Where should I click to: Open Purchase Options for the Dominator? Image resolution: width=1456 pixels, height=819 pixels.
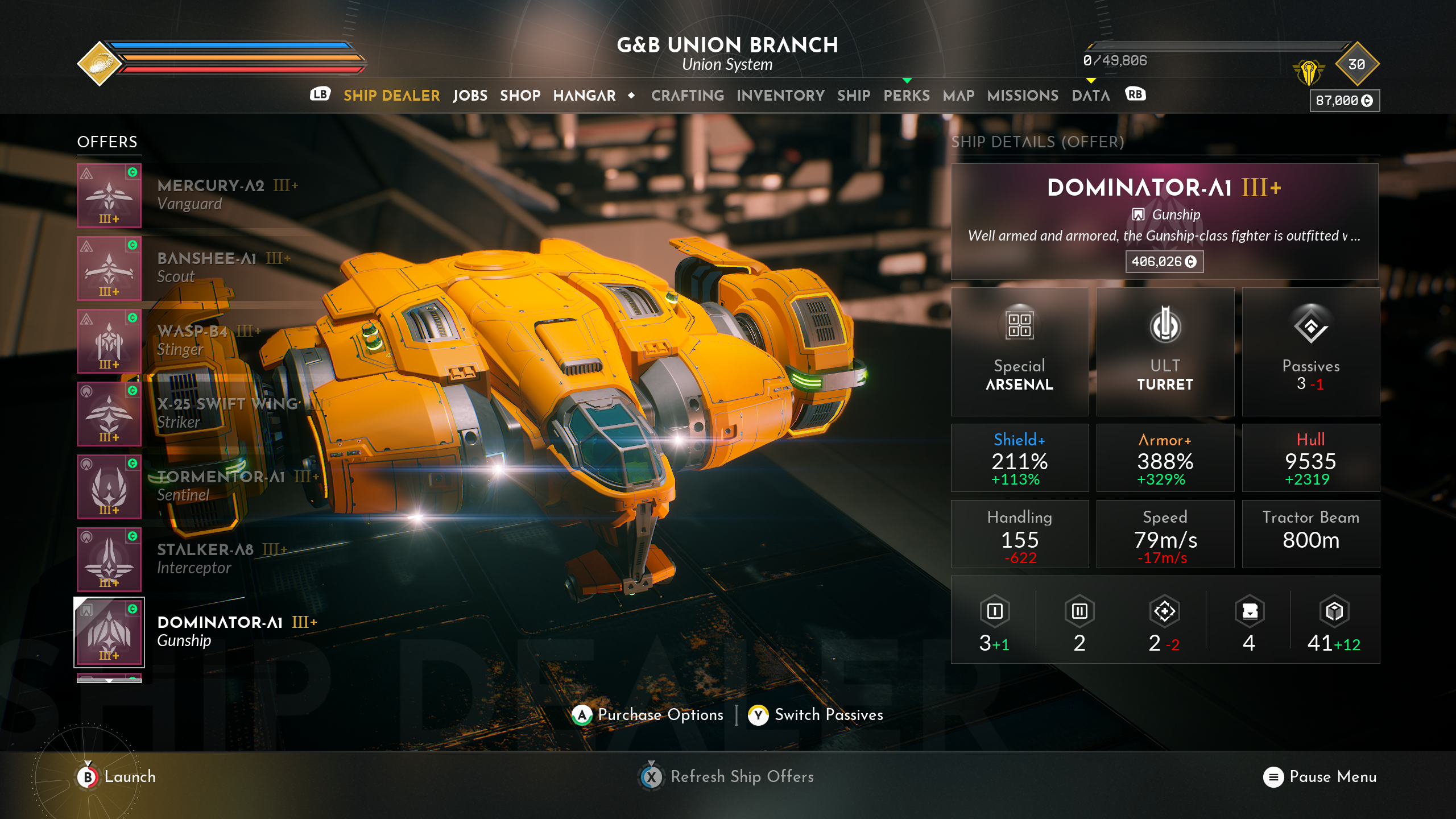647,715
